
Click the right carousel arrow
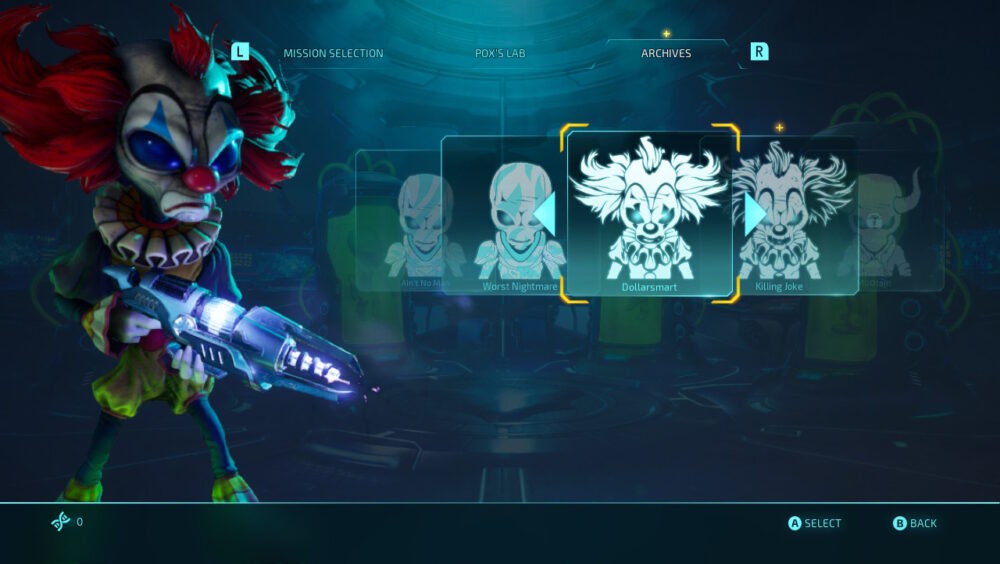tap(755, 213)
